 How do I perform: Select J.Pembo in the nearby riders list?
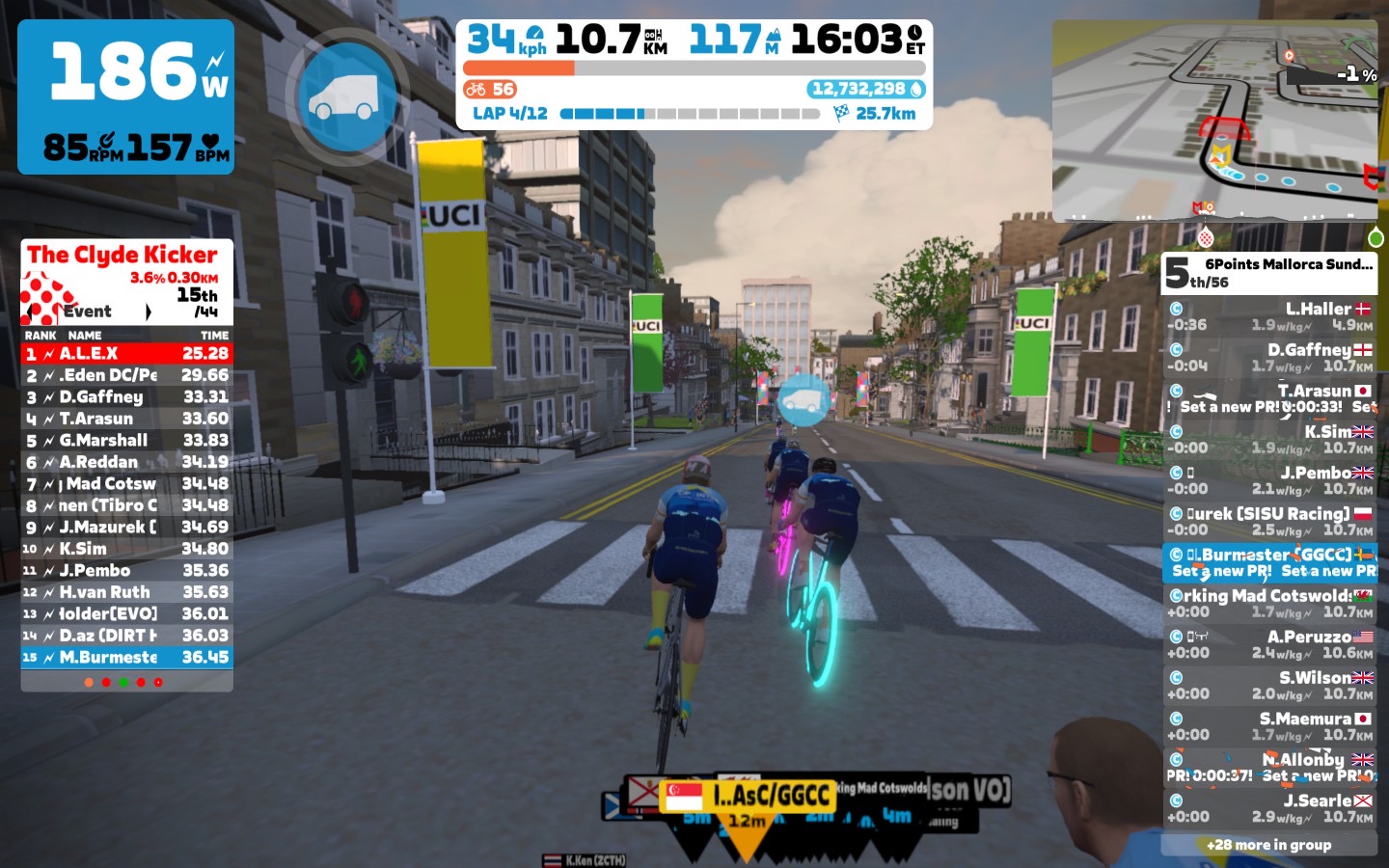1269,480
